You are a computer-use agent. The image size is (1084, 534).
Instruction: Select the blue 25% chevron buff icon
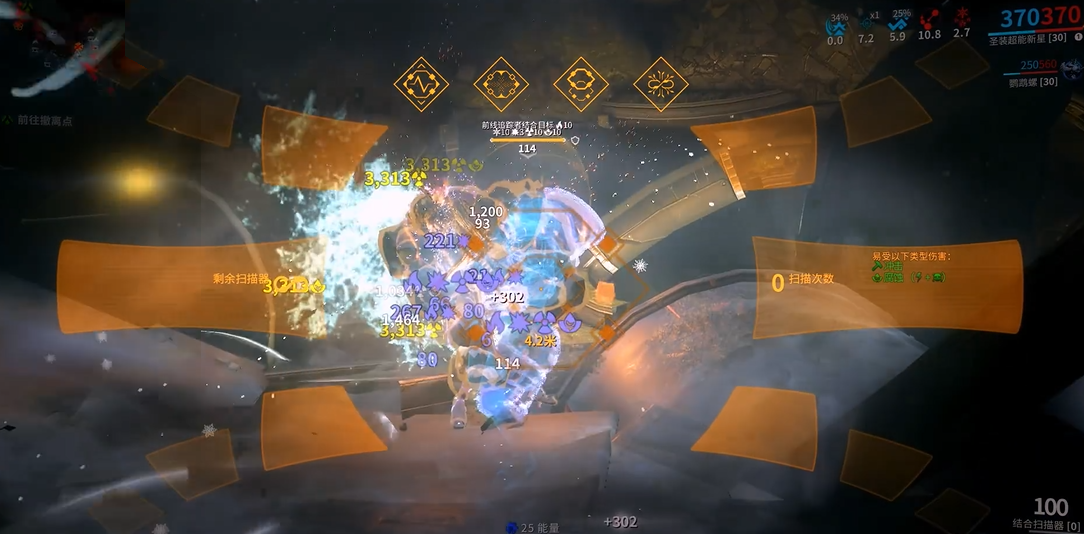[898, 21]
